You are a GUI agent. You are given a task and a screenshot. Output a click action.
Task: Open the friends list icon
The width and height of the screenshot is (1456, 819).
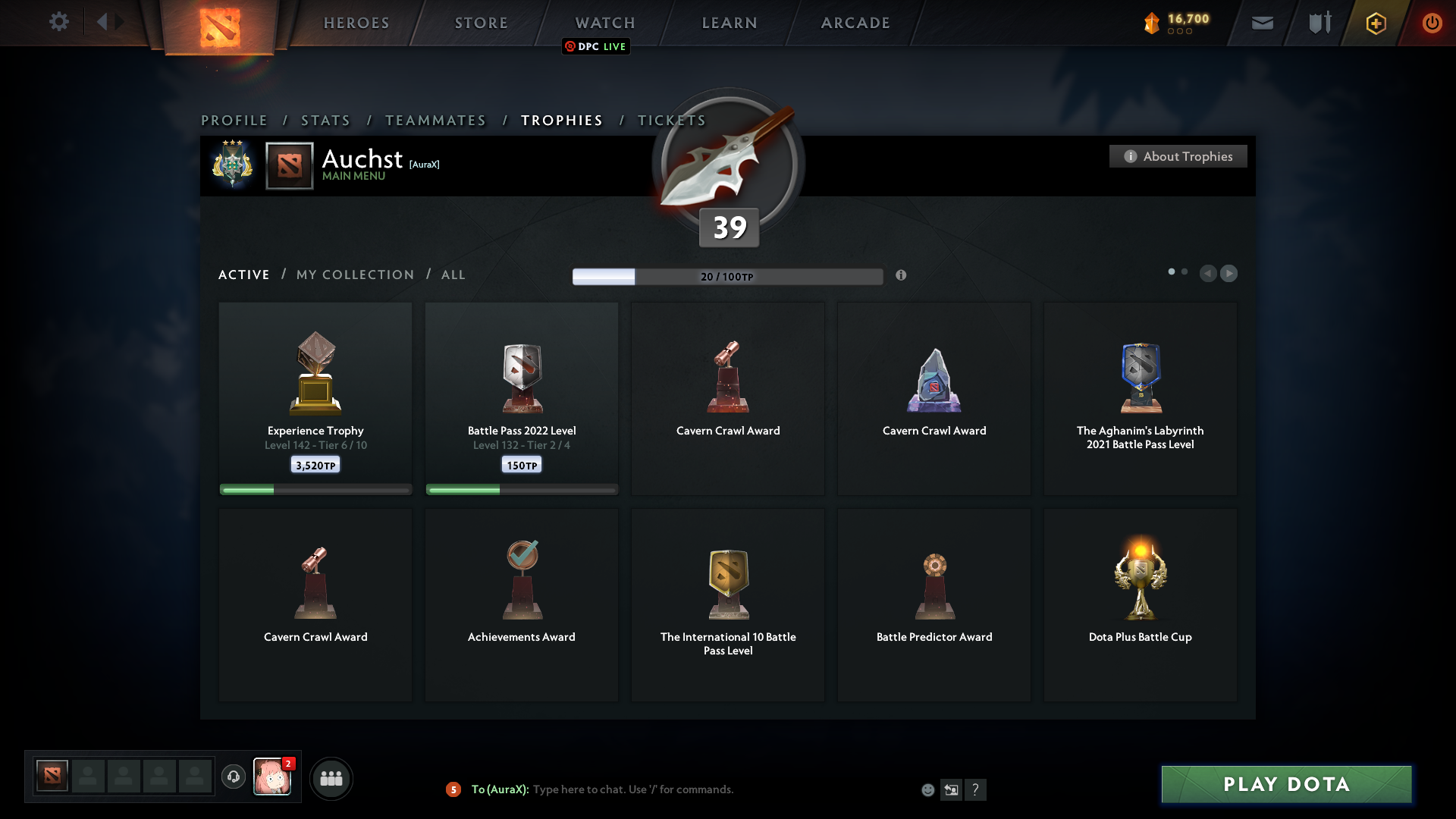331,778
